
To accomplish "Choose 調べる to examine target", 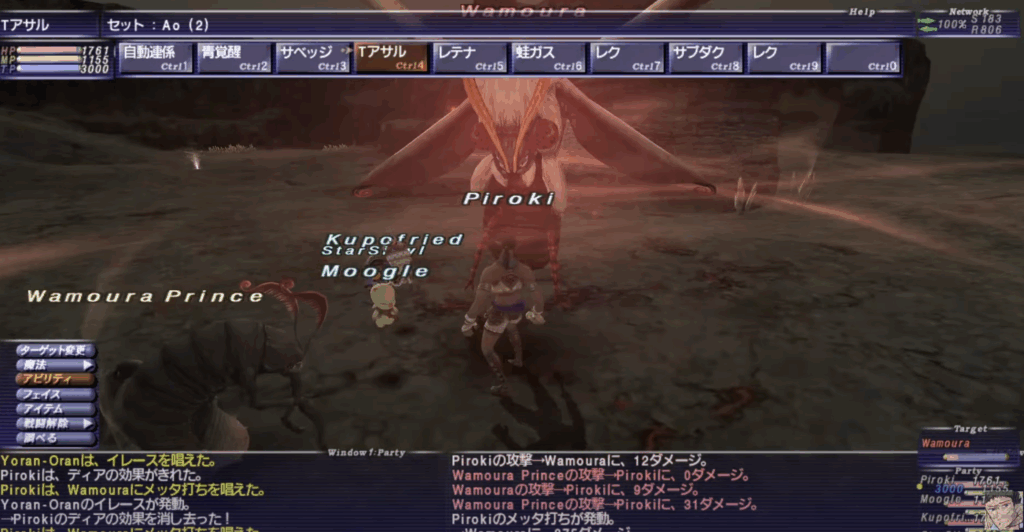I will click(56, 438).
